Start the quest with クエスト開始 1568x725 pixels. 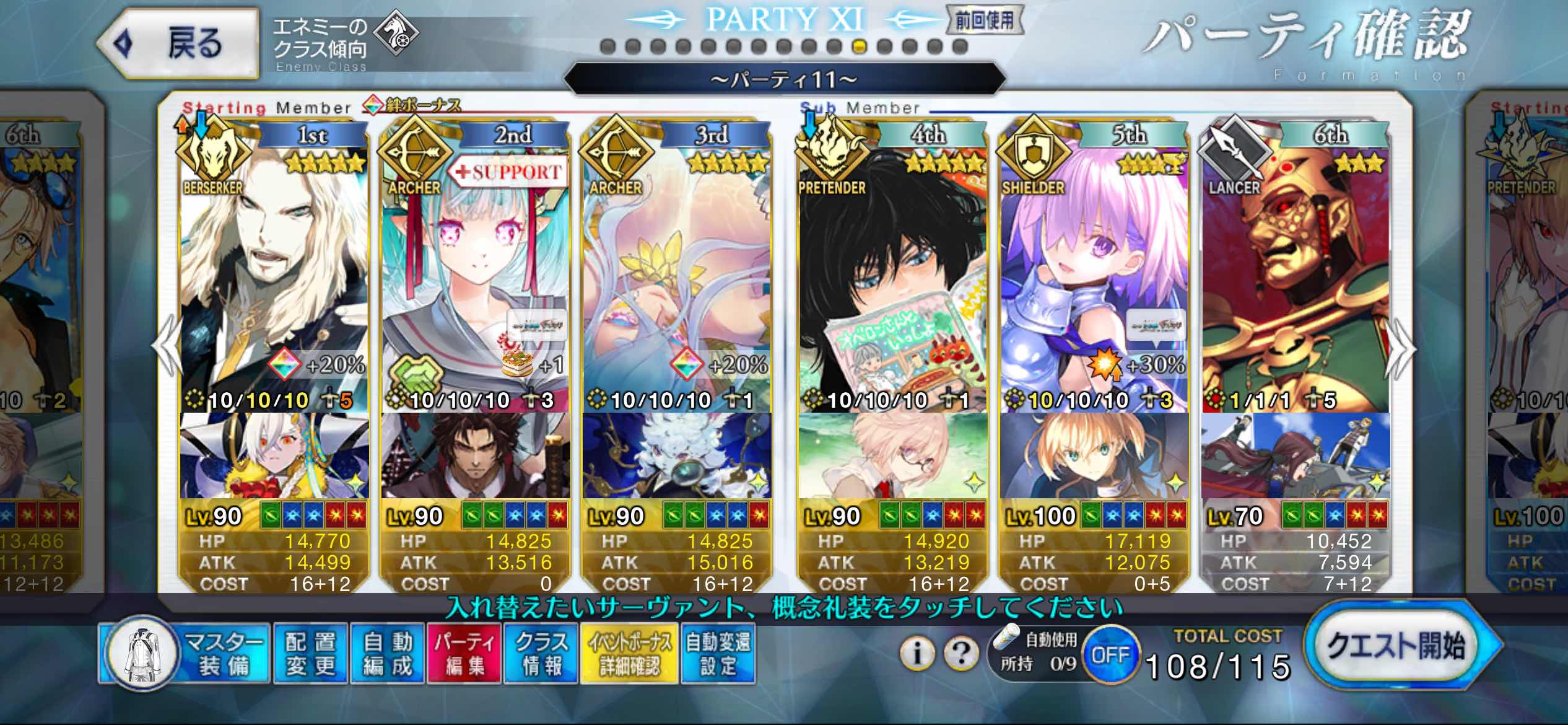point(1397,647)
